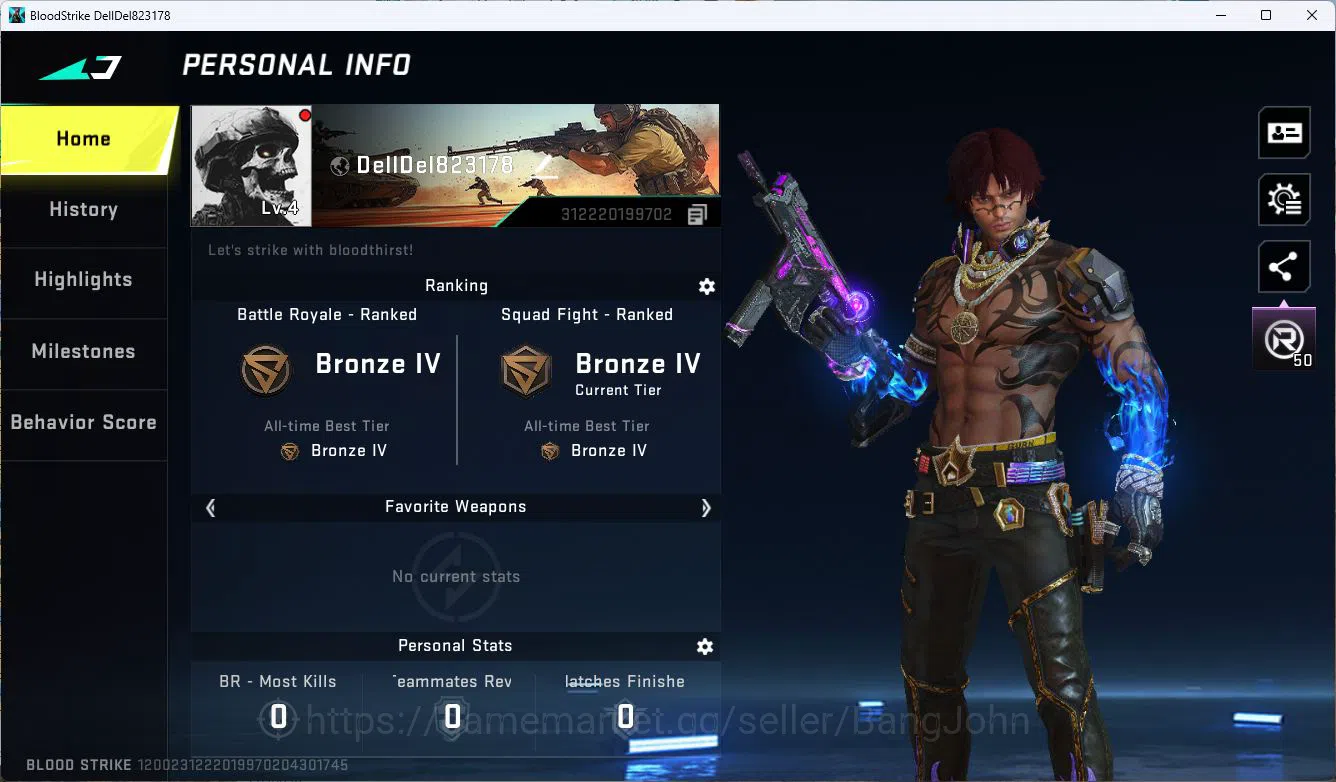Open the skull avatar thumbnail

[250, 165]
